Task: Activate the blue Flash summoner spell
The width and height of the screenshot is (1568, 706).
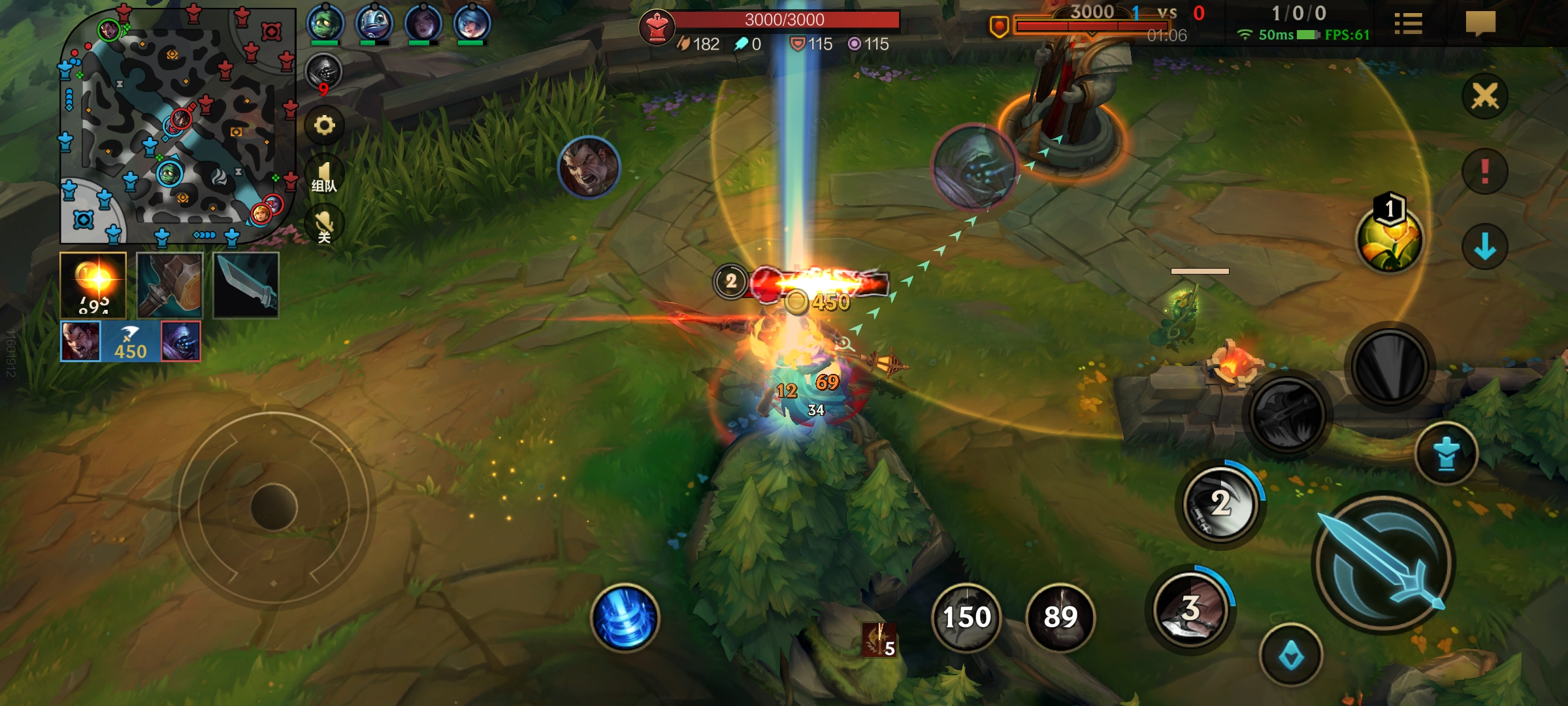Action: (x=625, y=617)
